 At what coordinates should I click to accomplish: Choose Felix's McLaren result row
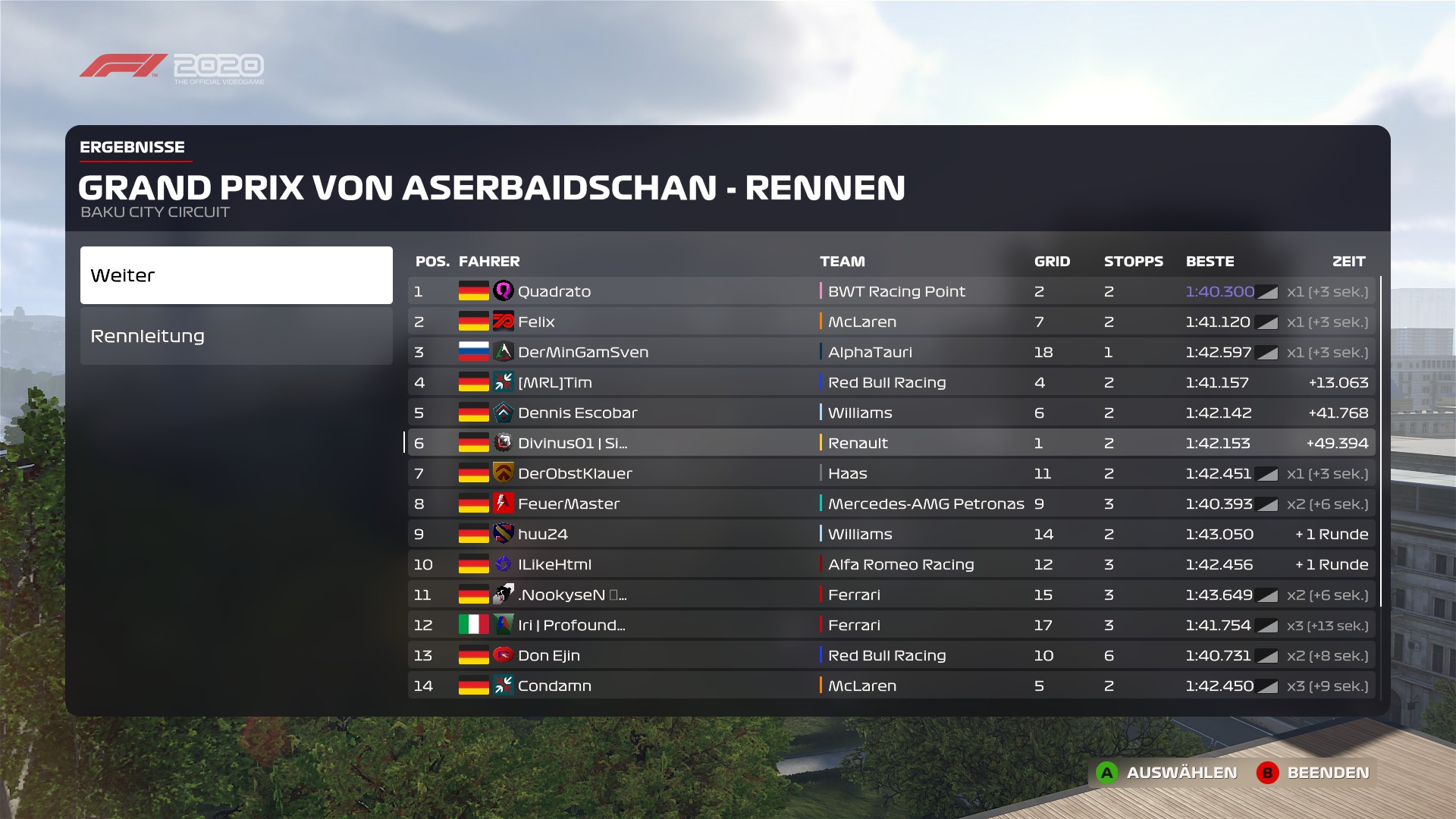[891, 322]
